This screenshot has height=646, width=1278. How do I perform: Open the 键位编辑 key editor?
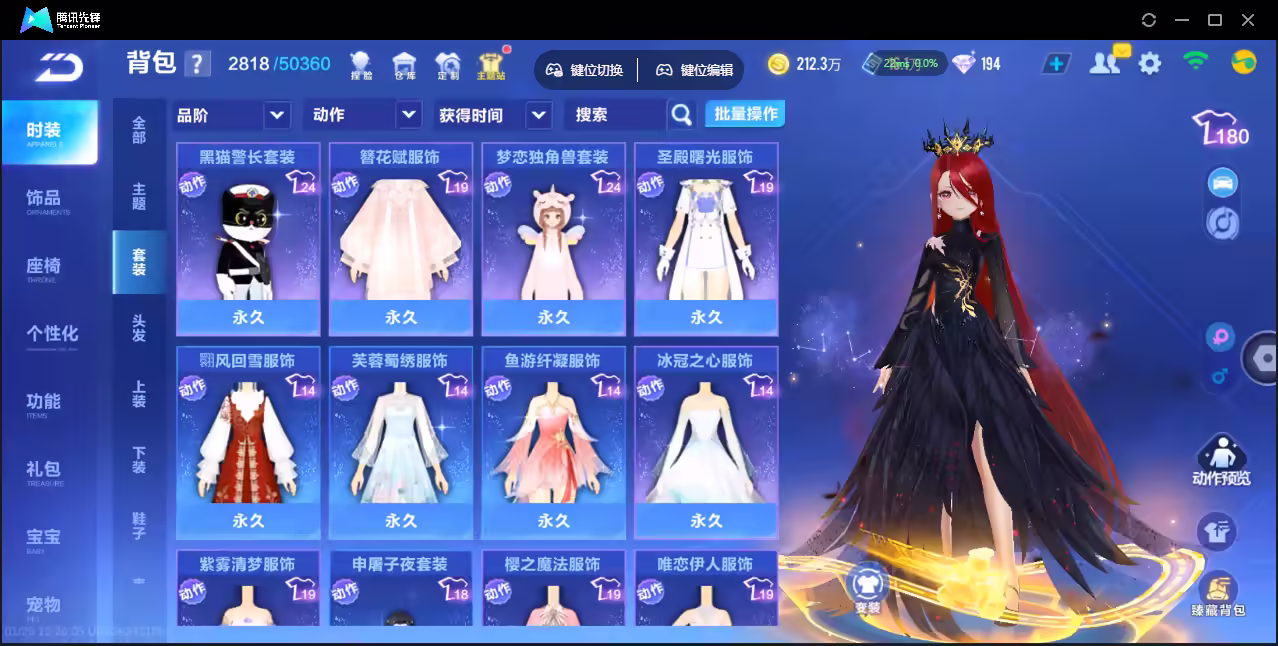(695, 70)
